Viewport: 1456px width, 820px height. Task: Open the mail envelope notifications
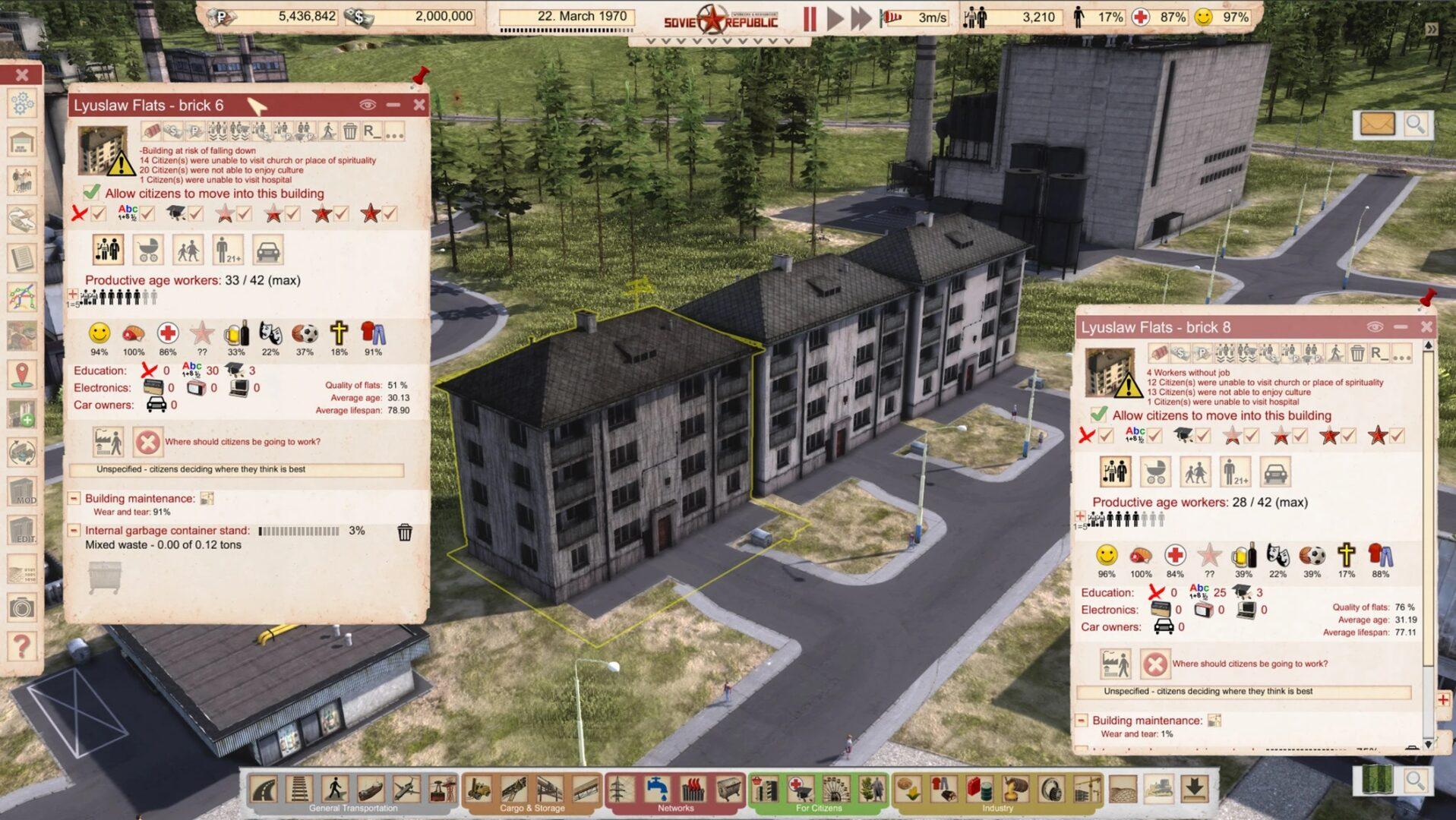pyautogui.click(x=1376, y=124)
